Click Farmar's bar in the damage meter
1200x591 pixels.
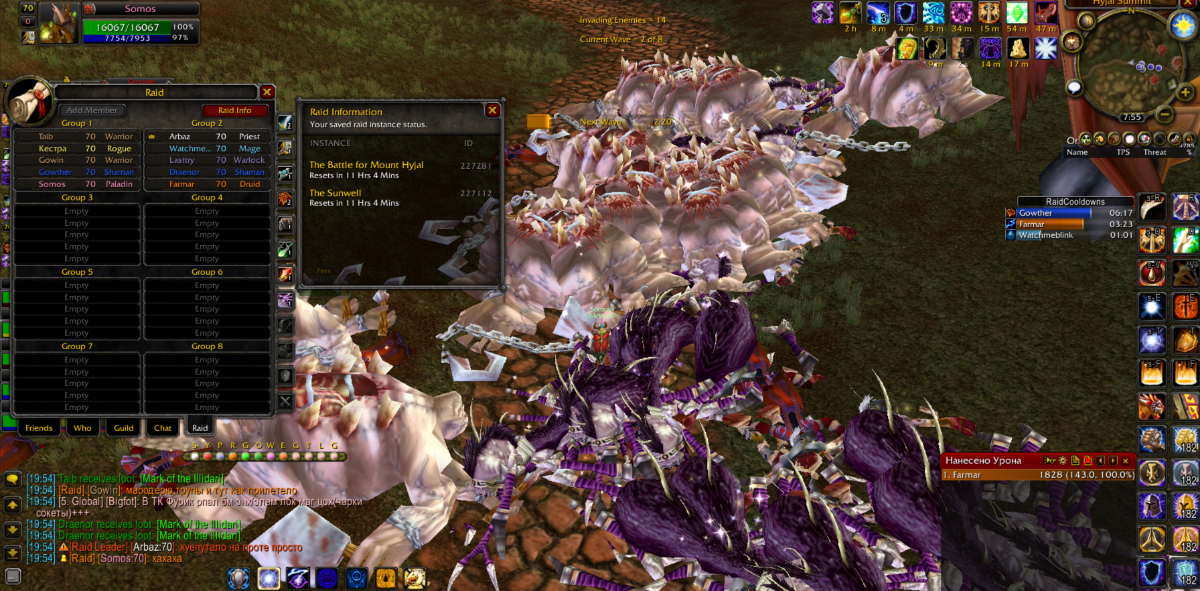pyautogui.click(x=1037, y=475)
